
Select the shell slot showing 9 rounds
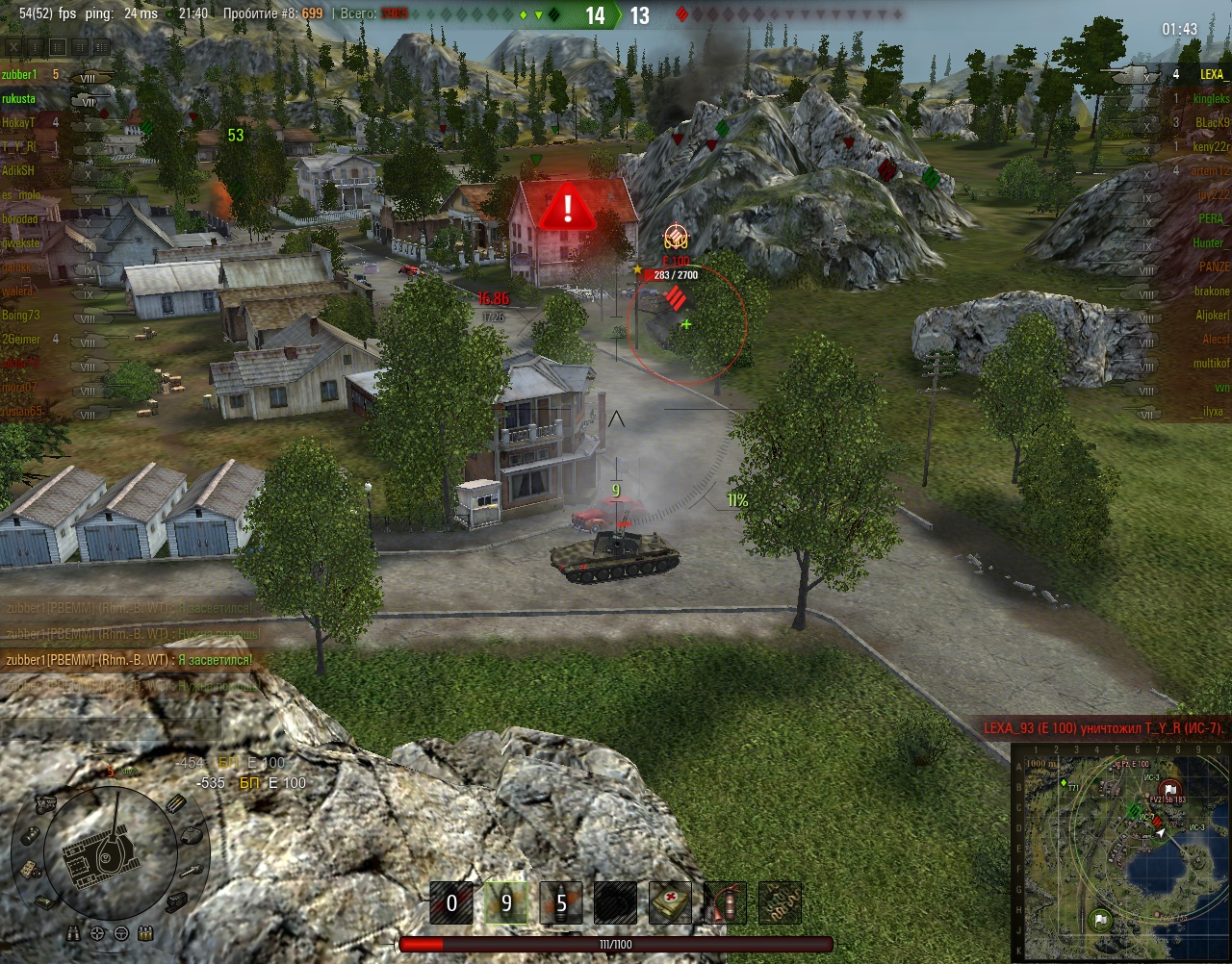click(x=505, y=903)
